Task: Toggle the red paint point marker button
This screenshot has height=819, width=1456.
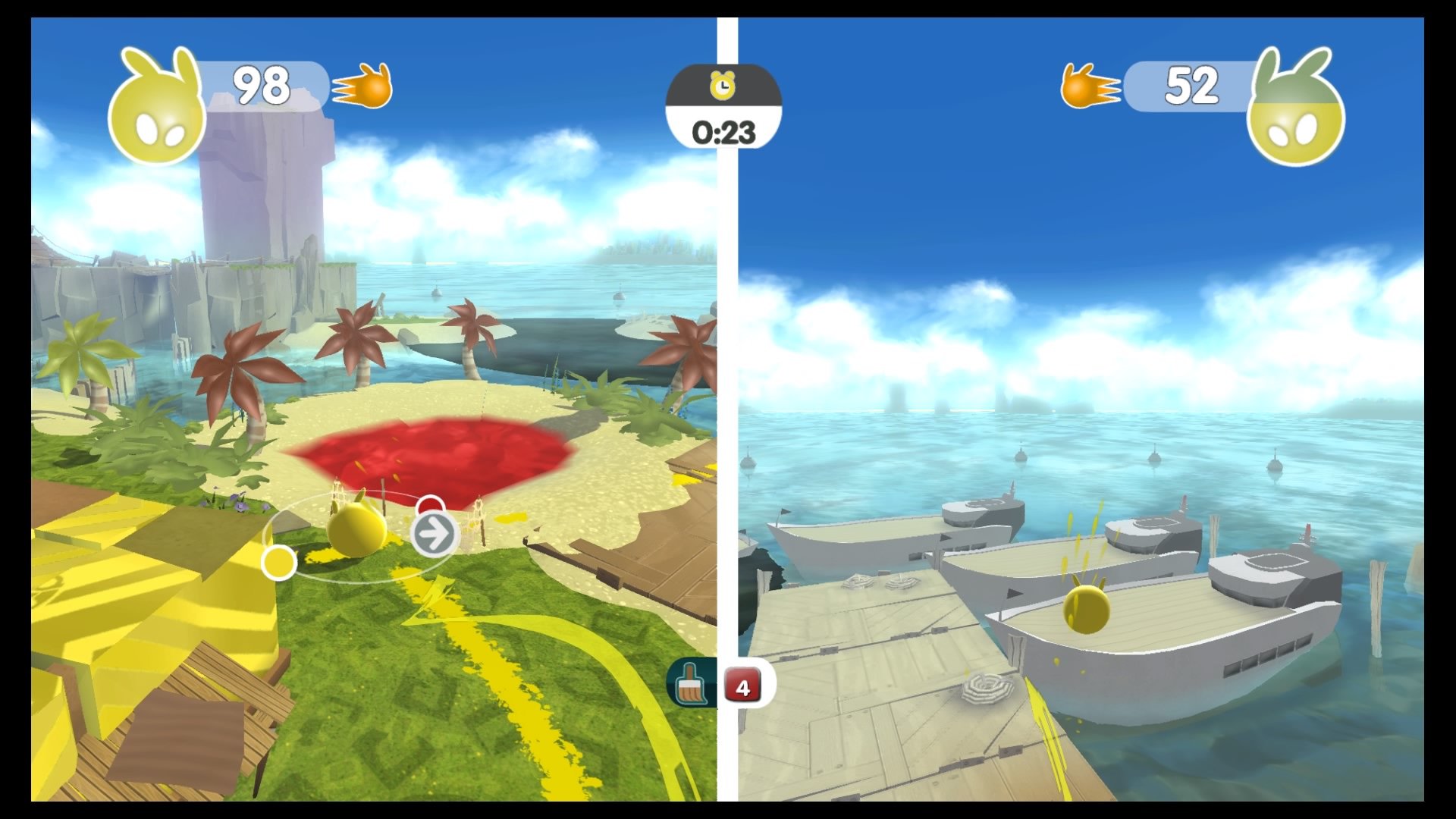Action: coord(431,505)
